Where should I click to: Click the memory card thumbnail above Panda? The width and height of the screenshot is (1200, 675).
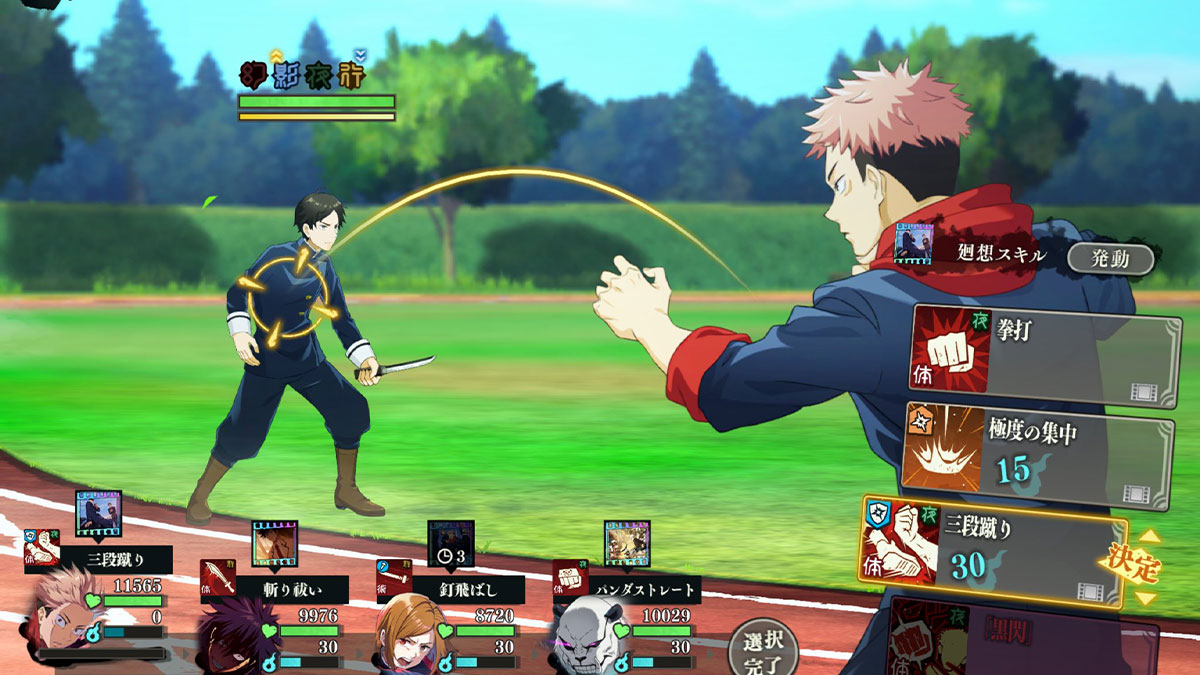tap(627, 543)
